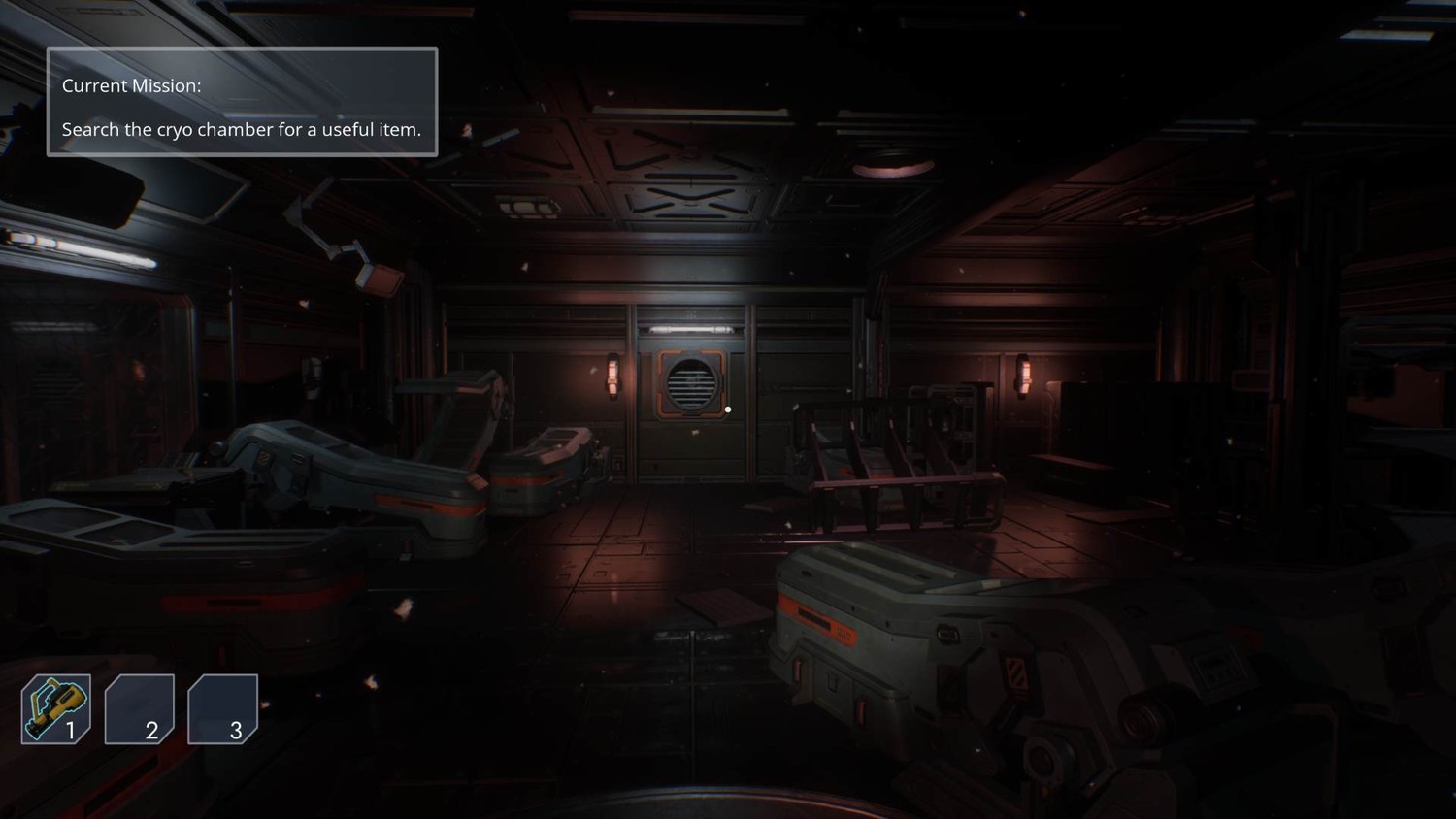Viewport: 1456px width, 819px height.
Task: Open the Current Mission objective panel
Action: click(x=243, y=102)
